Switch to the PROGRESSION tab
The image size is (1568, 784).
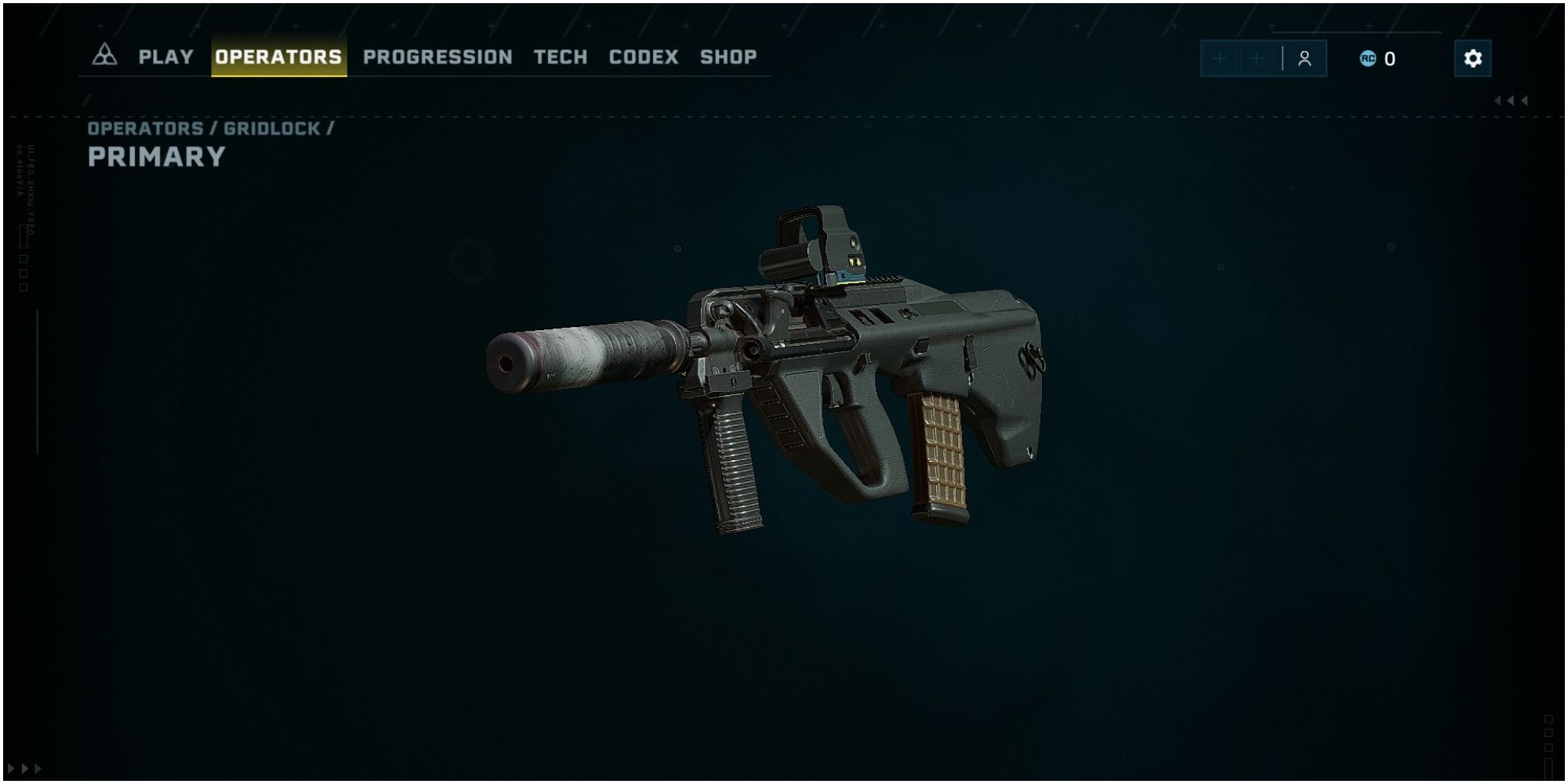[x=437, y=56]
